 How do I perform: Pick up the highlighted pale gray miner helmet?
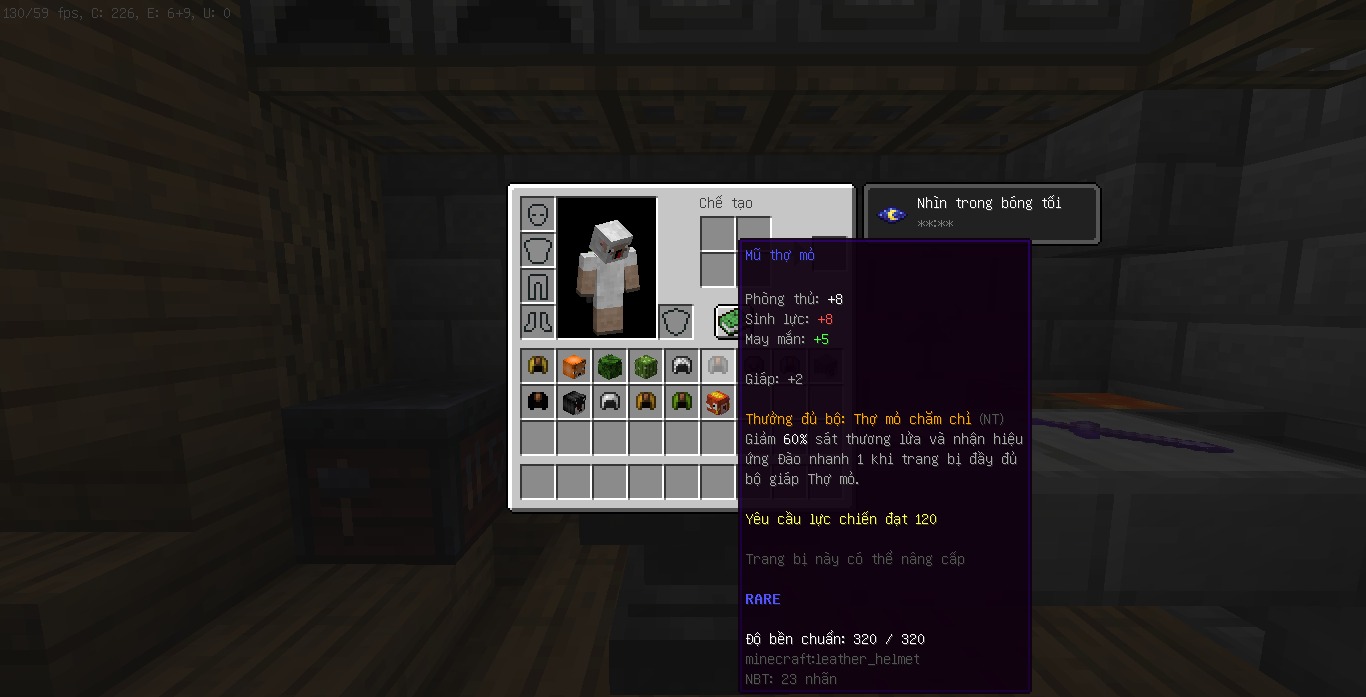(717, 366)
